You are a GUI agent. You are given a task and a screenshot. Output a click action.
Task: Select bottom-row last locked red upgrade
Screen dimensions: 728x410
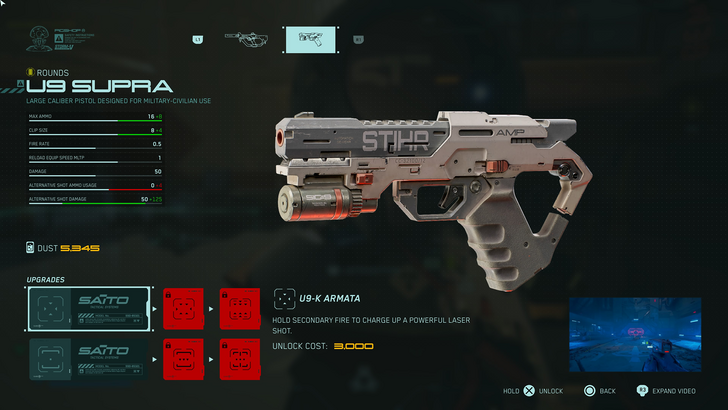[x=239, y=357]
